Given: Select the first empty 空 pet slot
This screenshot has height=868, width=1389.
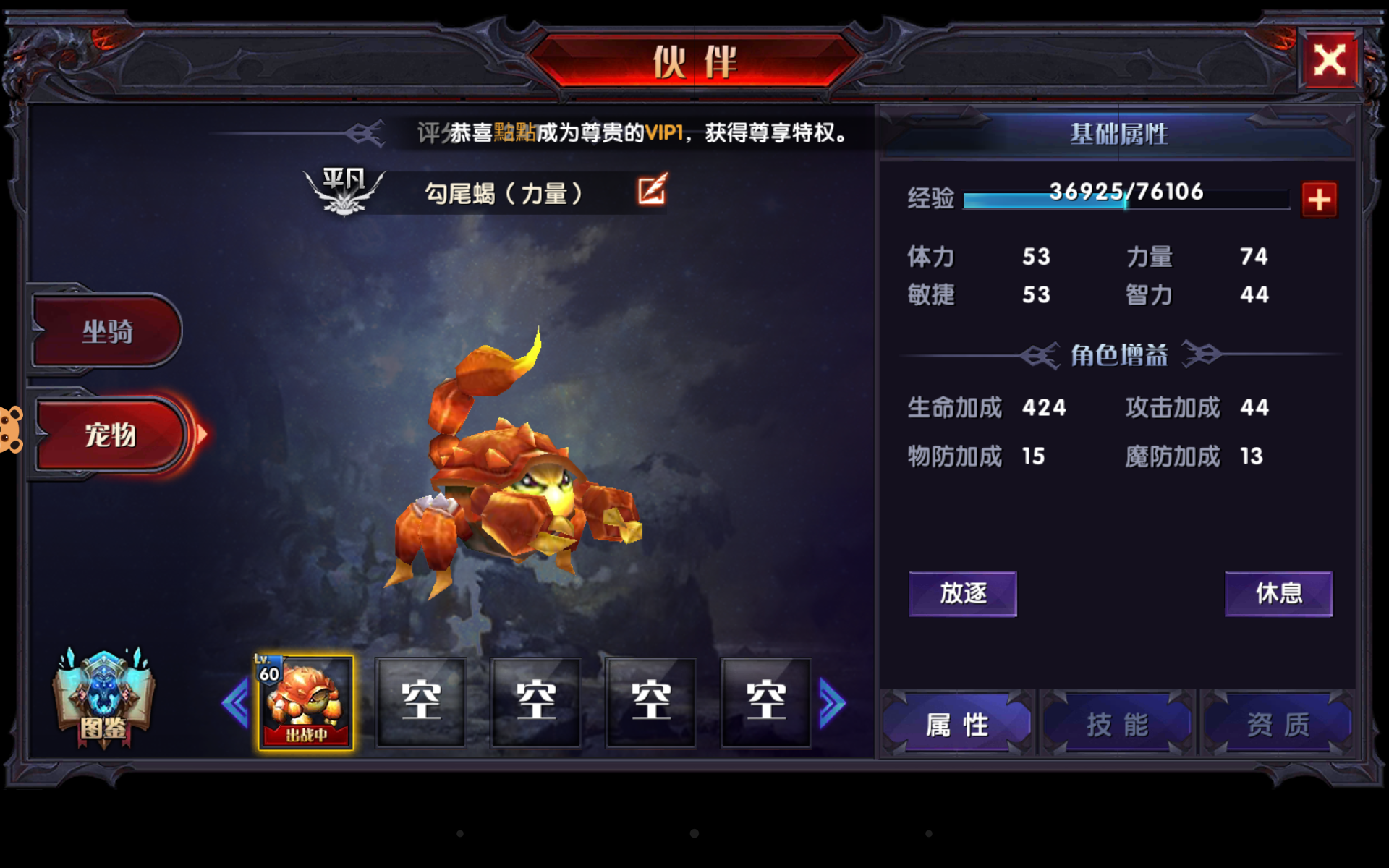Looking at the screenshot, I should tap(420, 700).
